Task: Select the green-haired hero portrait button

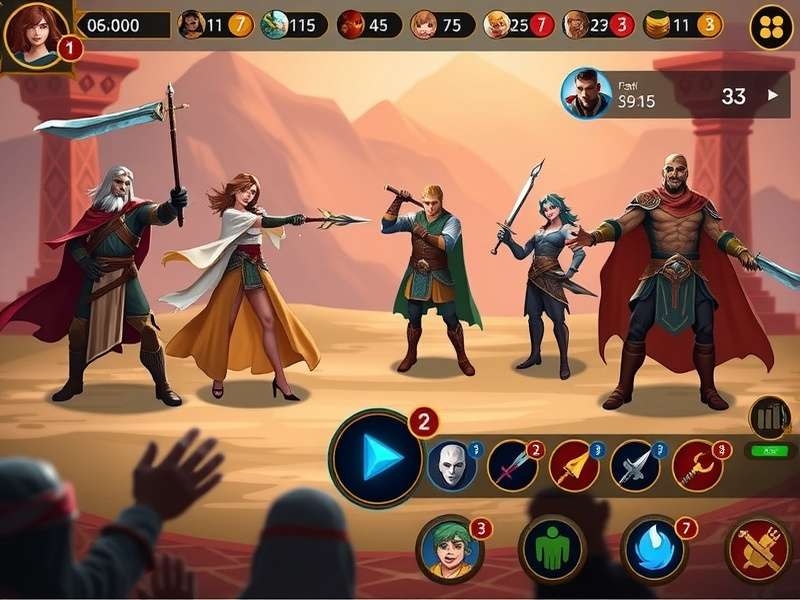Action: pyautogui.click(x=449, y=548)
